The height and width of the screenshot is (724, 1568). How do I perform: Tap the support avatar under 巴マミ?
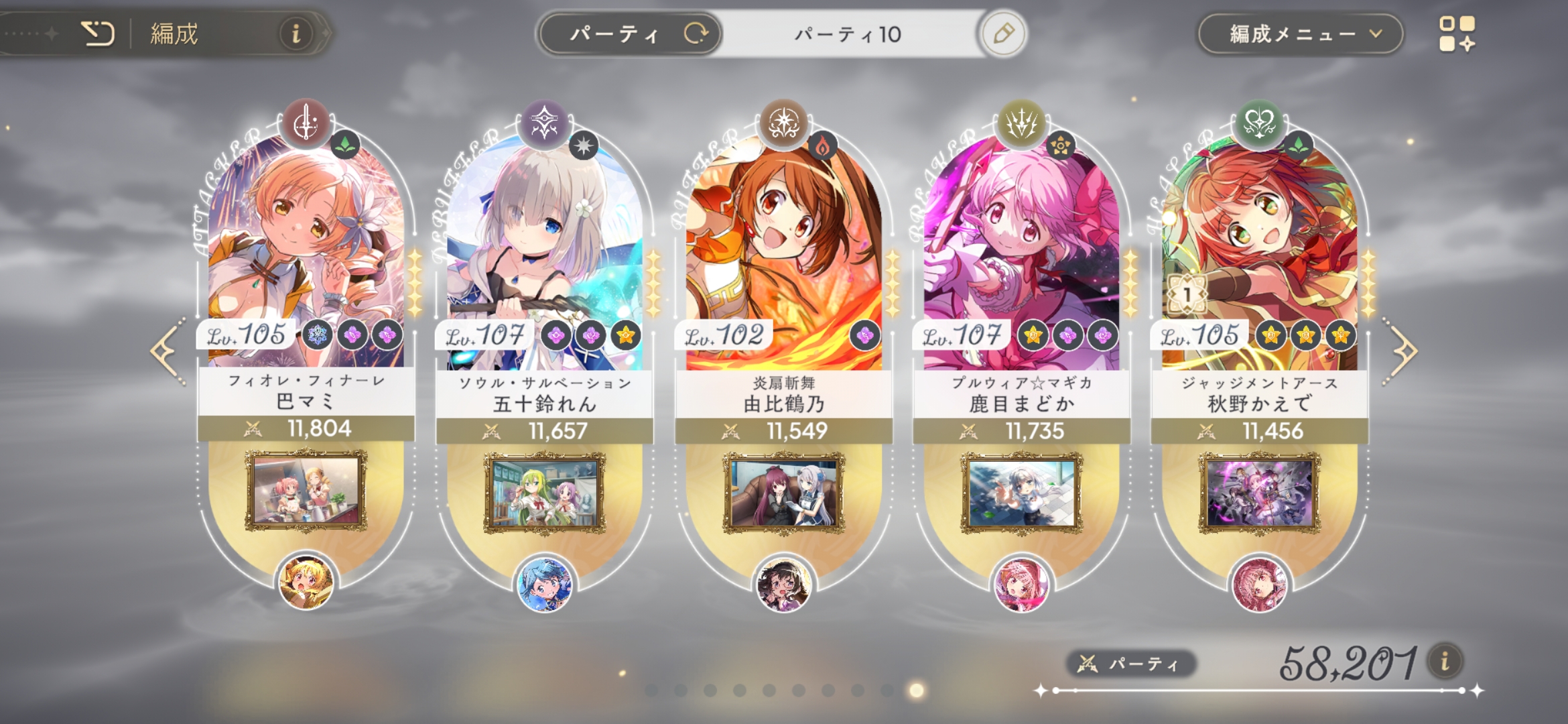306,583
